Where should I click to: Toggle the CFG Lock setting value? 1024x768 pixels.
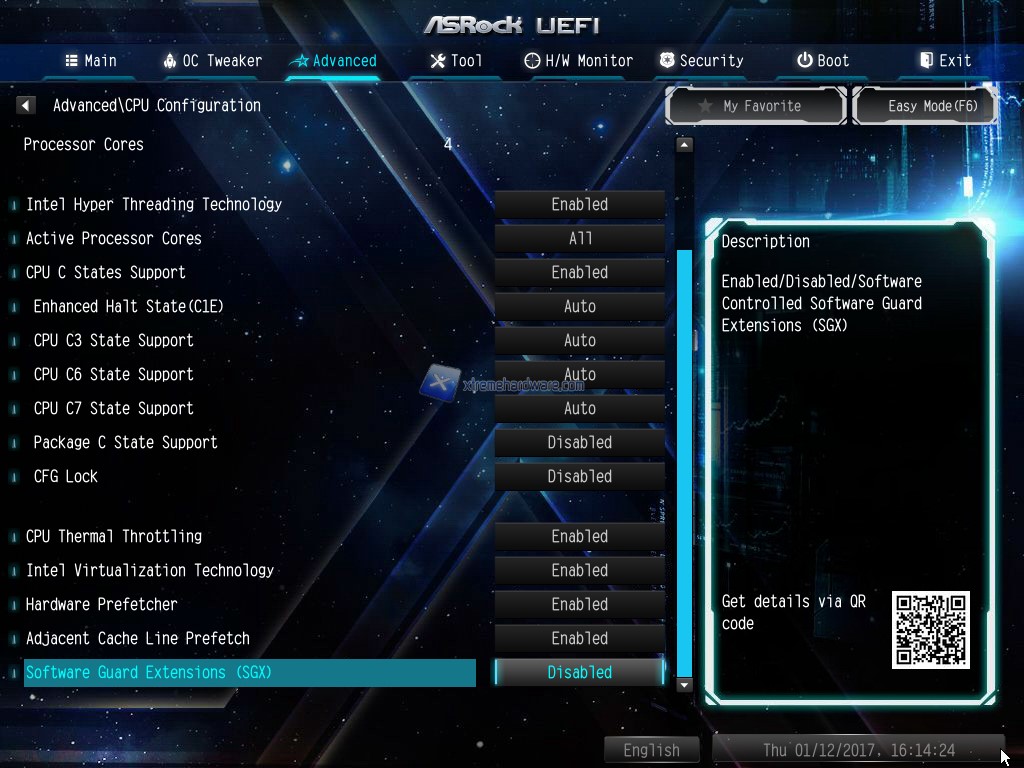click(x=580, y=477)
